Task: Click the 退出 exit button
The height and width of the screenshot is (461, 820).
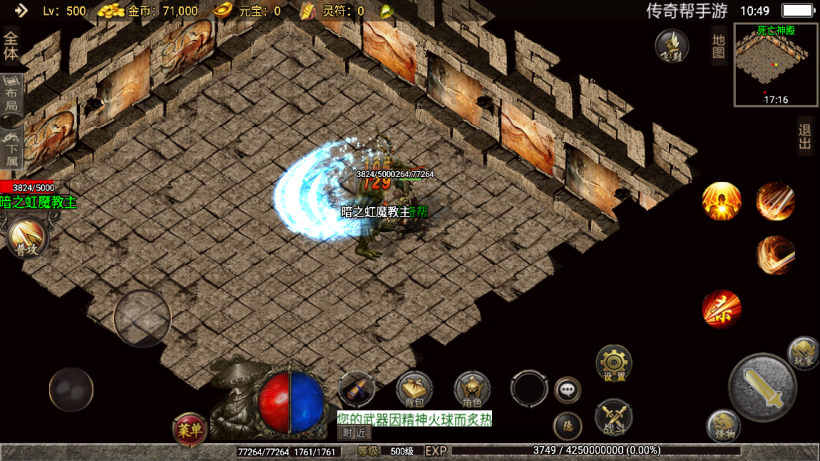Action: [805, 135]
